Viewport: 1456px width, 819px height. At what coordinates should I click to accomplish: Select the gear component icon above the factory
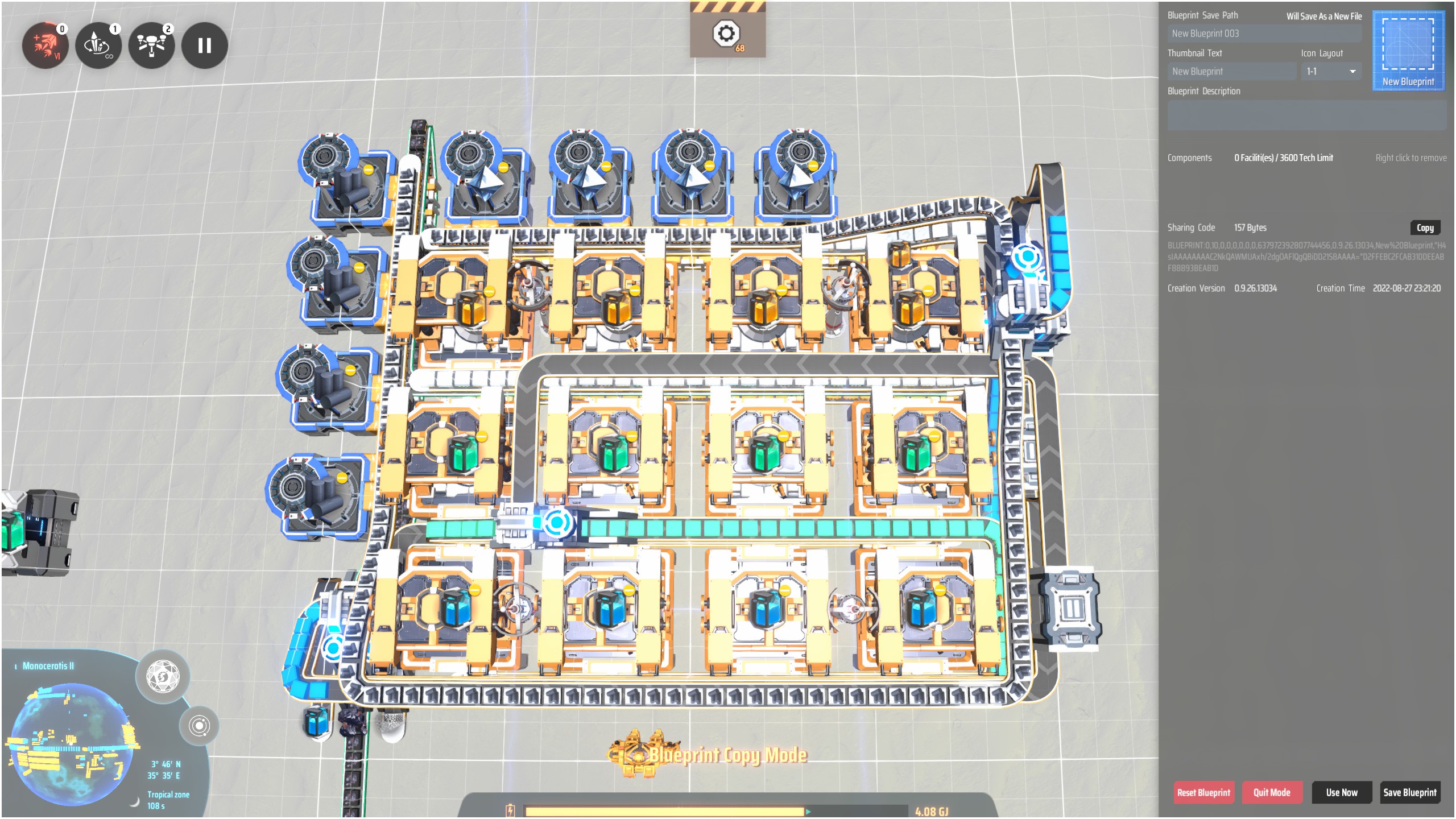[727, 34]
